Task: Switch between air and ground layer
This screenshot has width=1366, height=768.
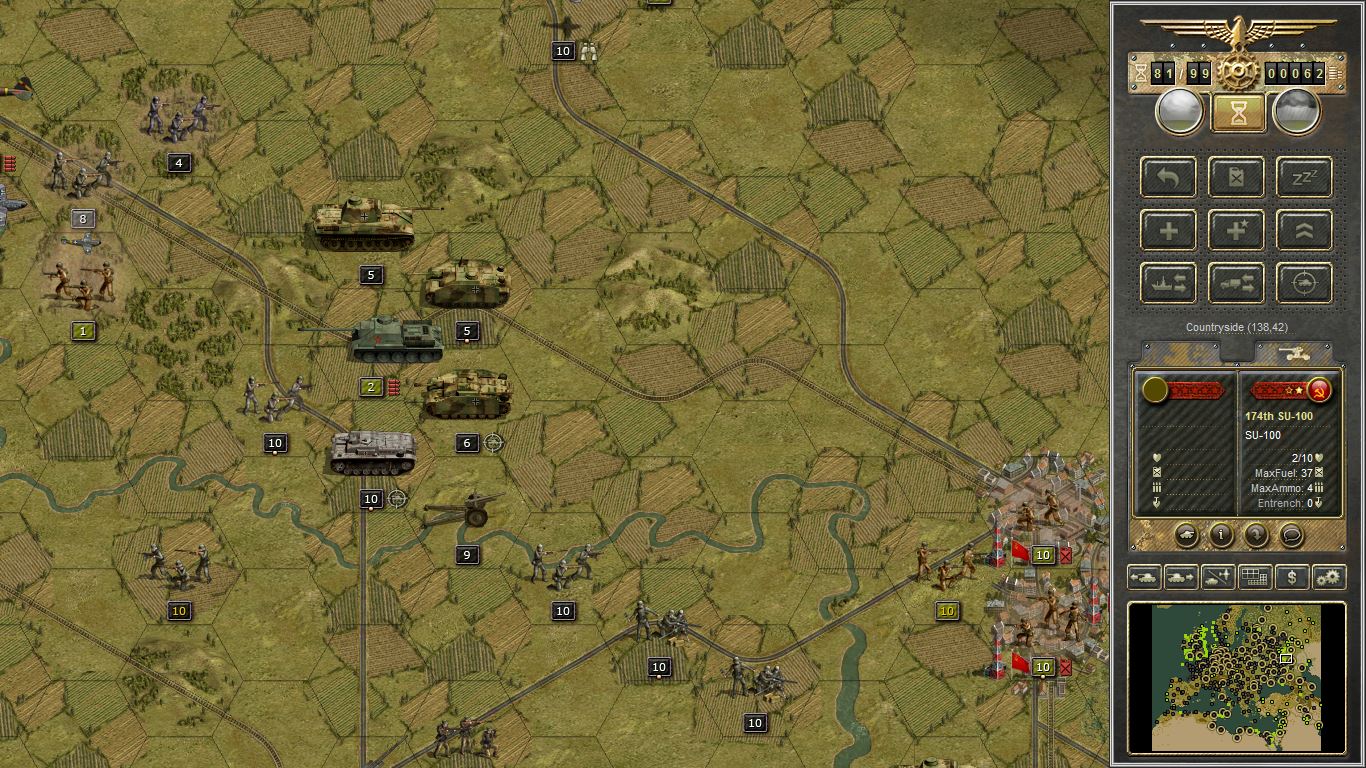Action: coord(1218,577)
